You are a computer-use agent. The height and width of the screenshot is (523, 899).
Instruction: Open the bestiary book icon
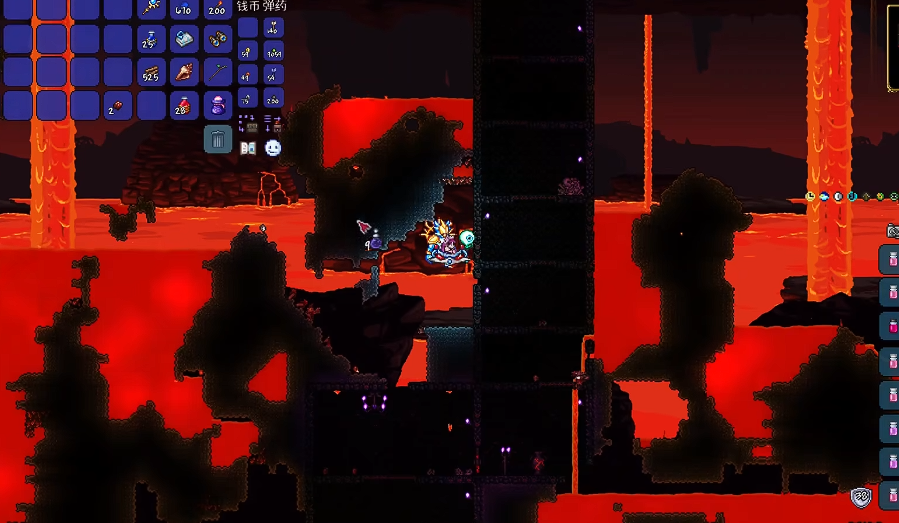(249, 148)
